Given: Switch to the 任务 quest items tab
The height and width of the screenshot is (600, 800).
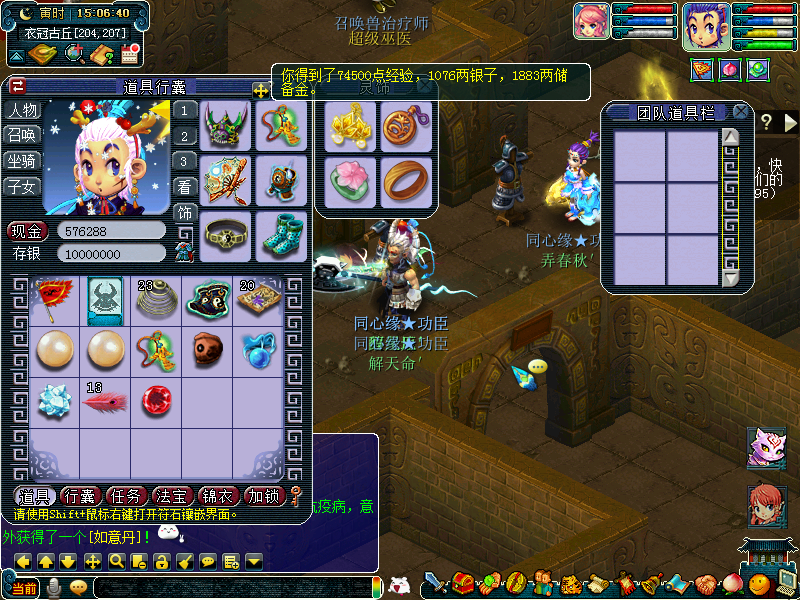Looking at the screenshot, I should point(127,495).
